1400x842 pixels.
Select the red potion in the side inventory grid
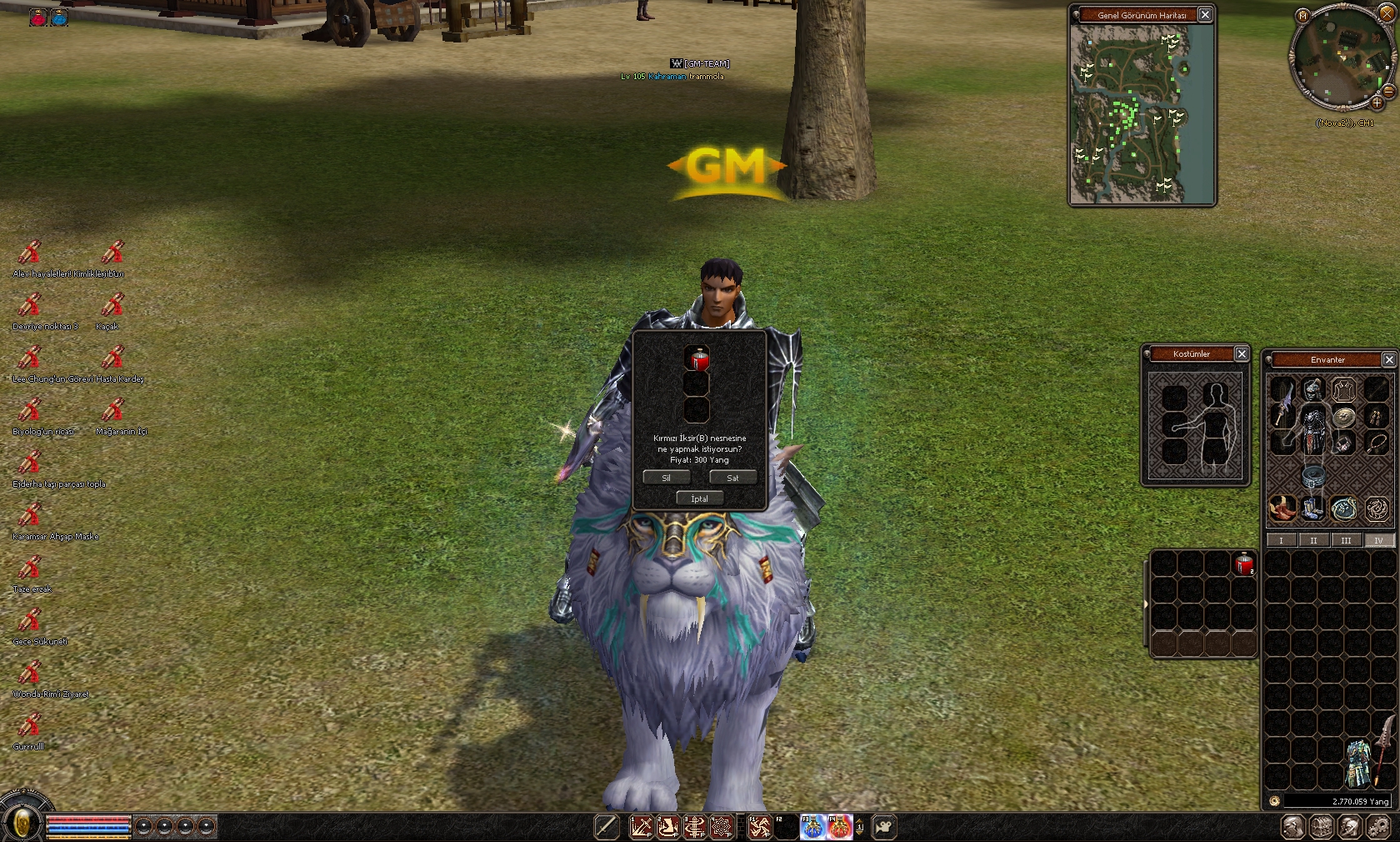[1244, 564]
